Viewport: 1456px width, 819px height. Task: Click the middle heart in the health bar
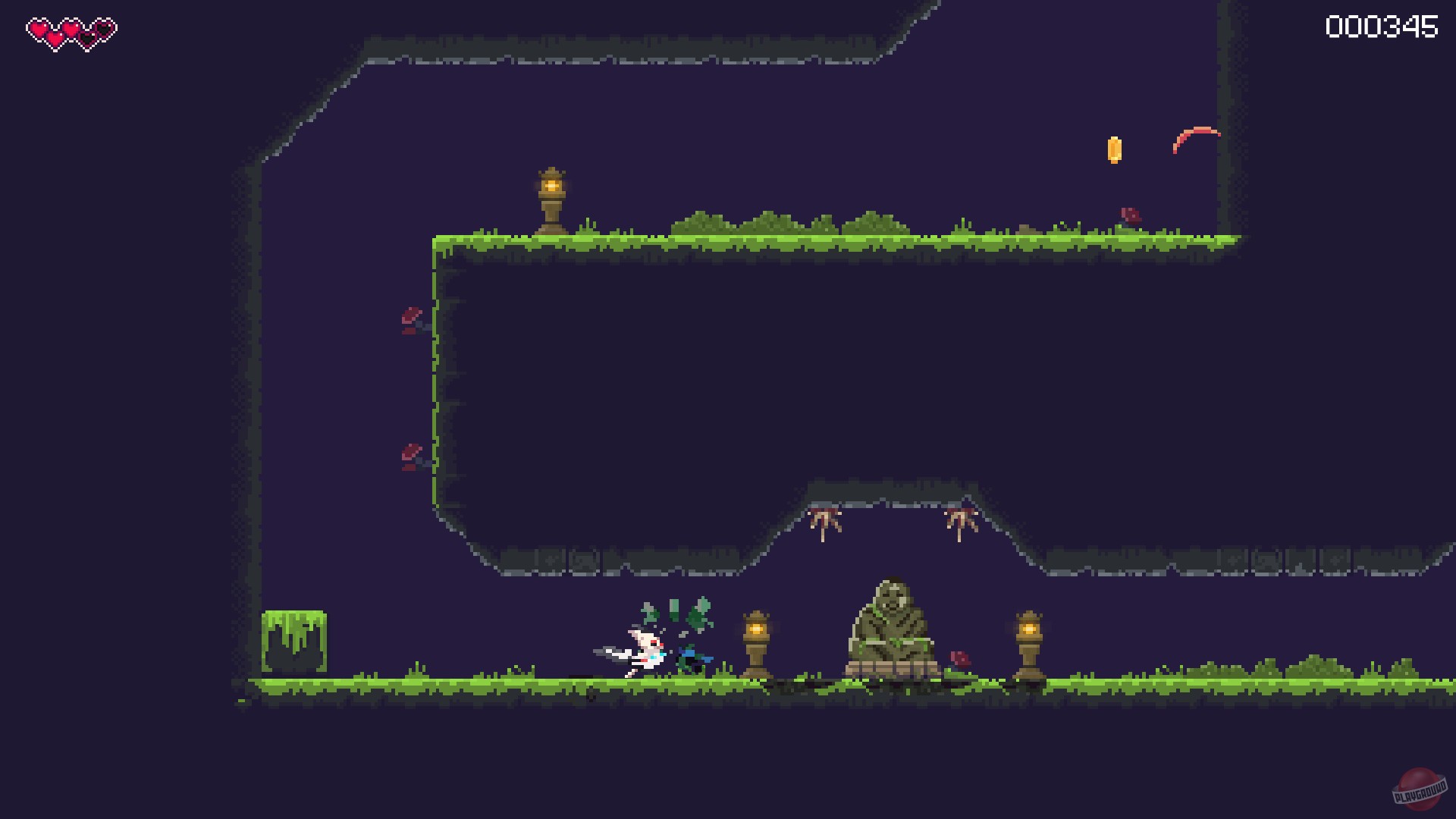pyautogui.click(x=71, y=30)
